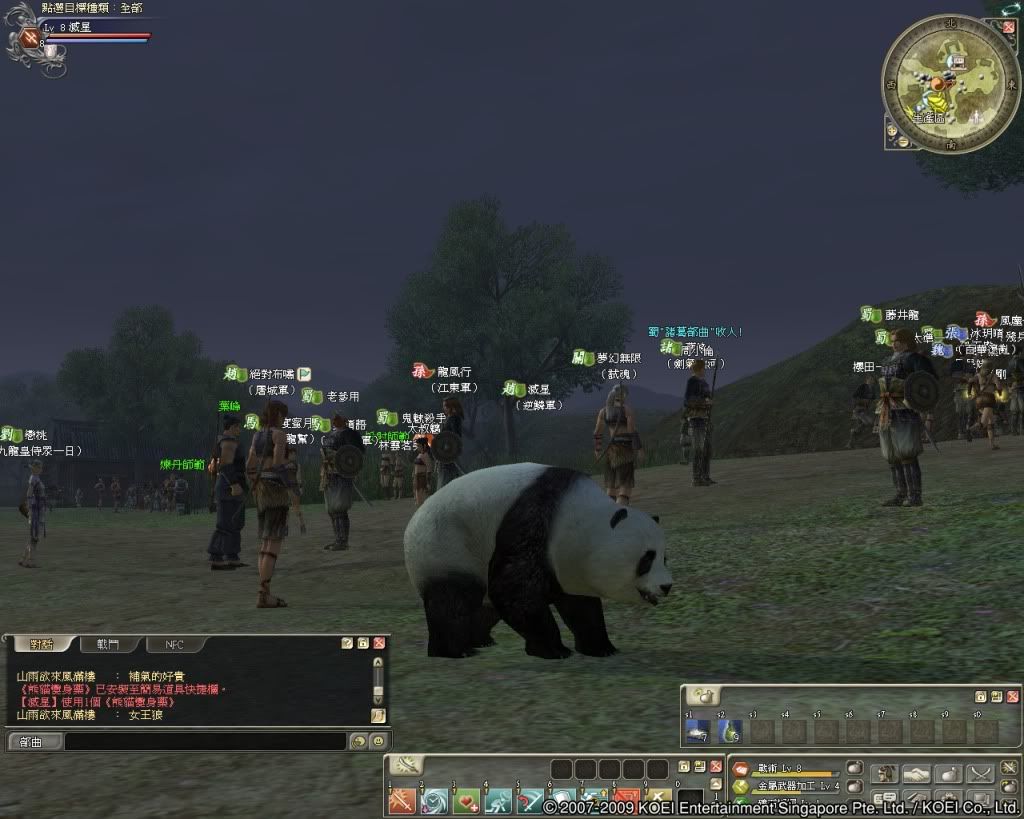Switch to the 戰鬥 chat tab
Image resolution: width=1024 pixels, height=819 pixels.
[x=107, y=645]
